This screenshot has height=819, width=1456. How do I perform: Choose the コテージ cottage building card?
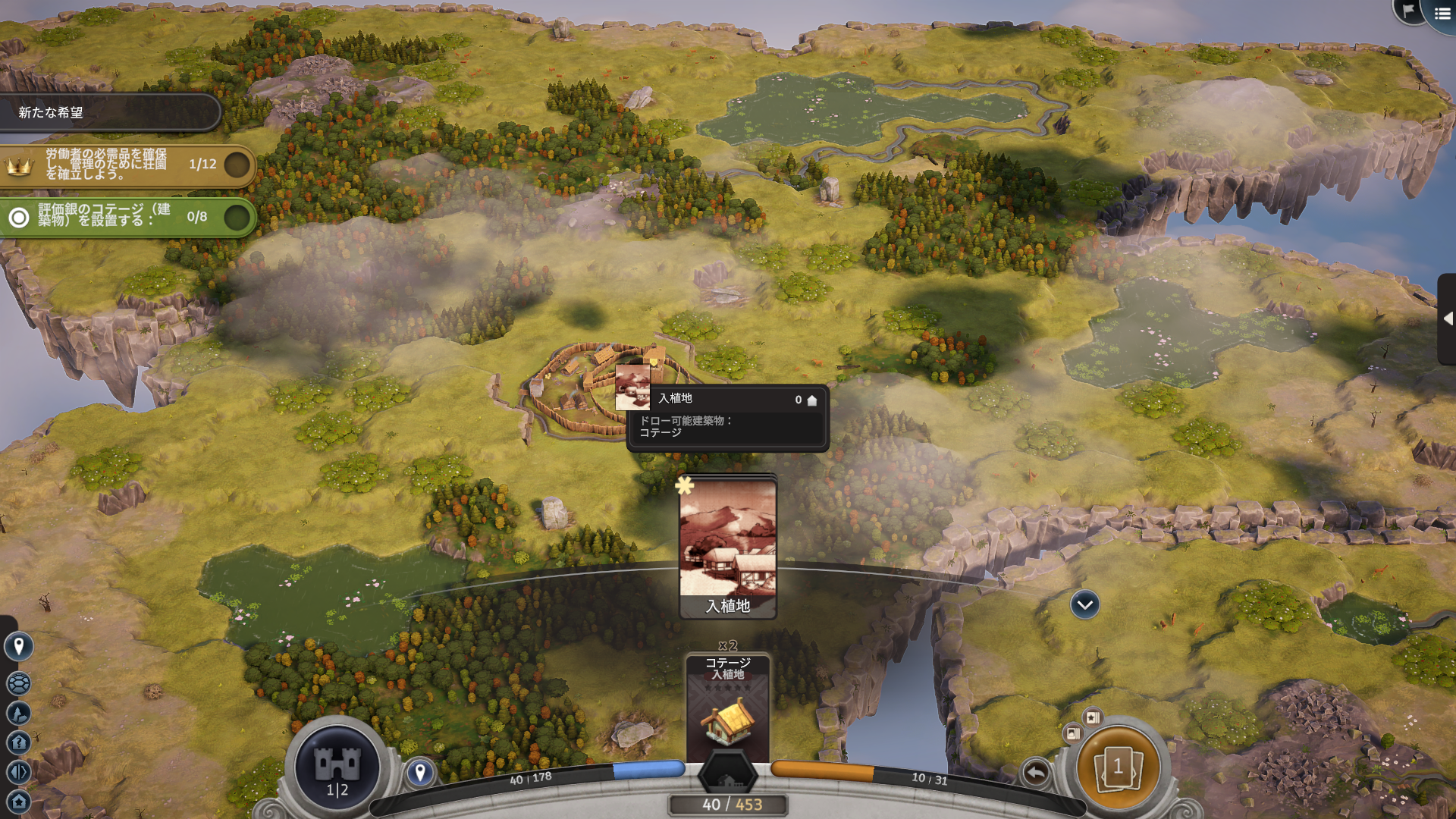click(x=728, y=707)
